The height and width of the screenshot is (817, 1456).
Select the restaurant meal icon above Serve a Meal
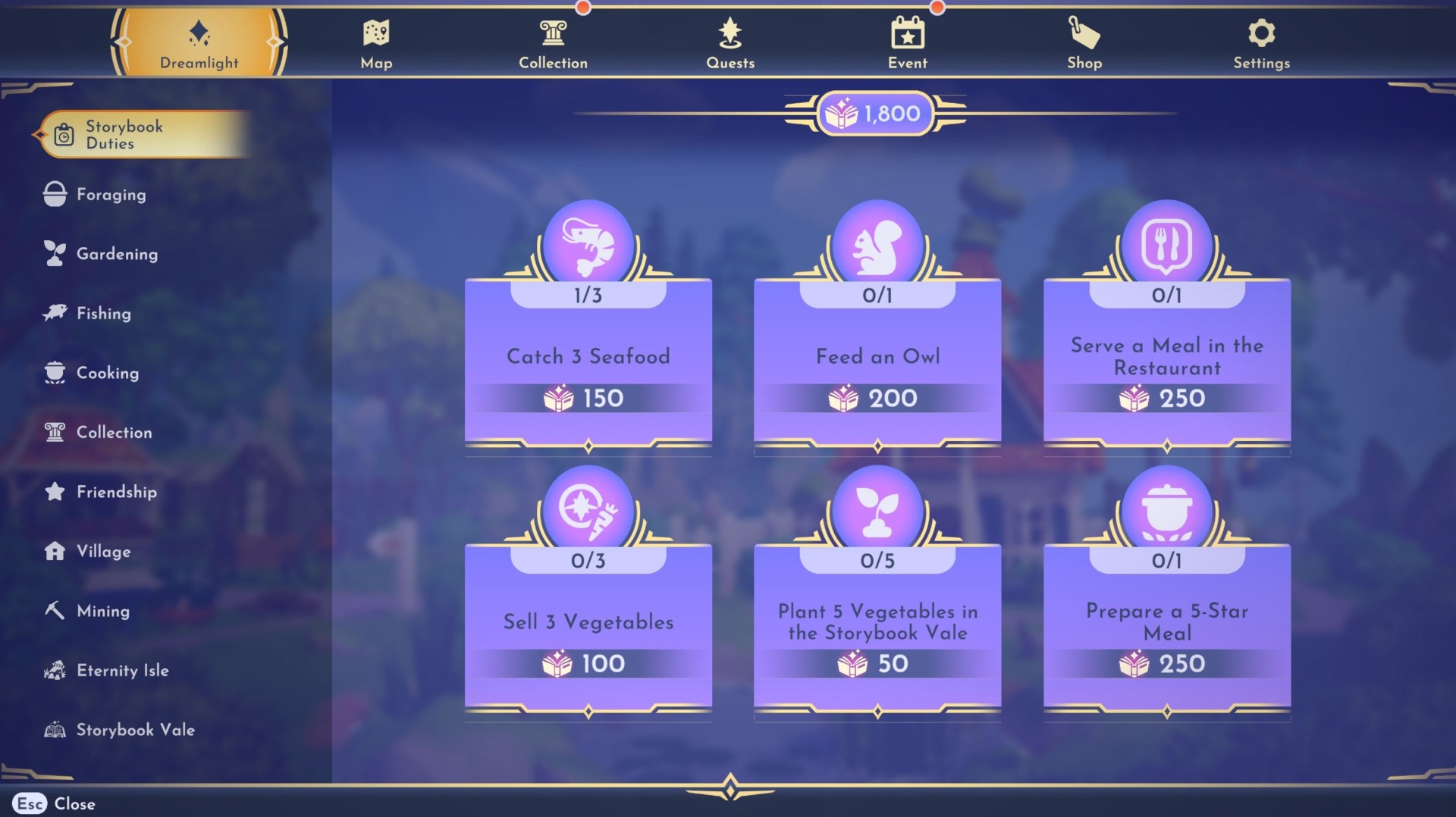click(x=1167, y=241)
